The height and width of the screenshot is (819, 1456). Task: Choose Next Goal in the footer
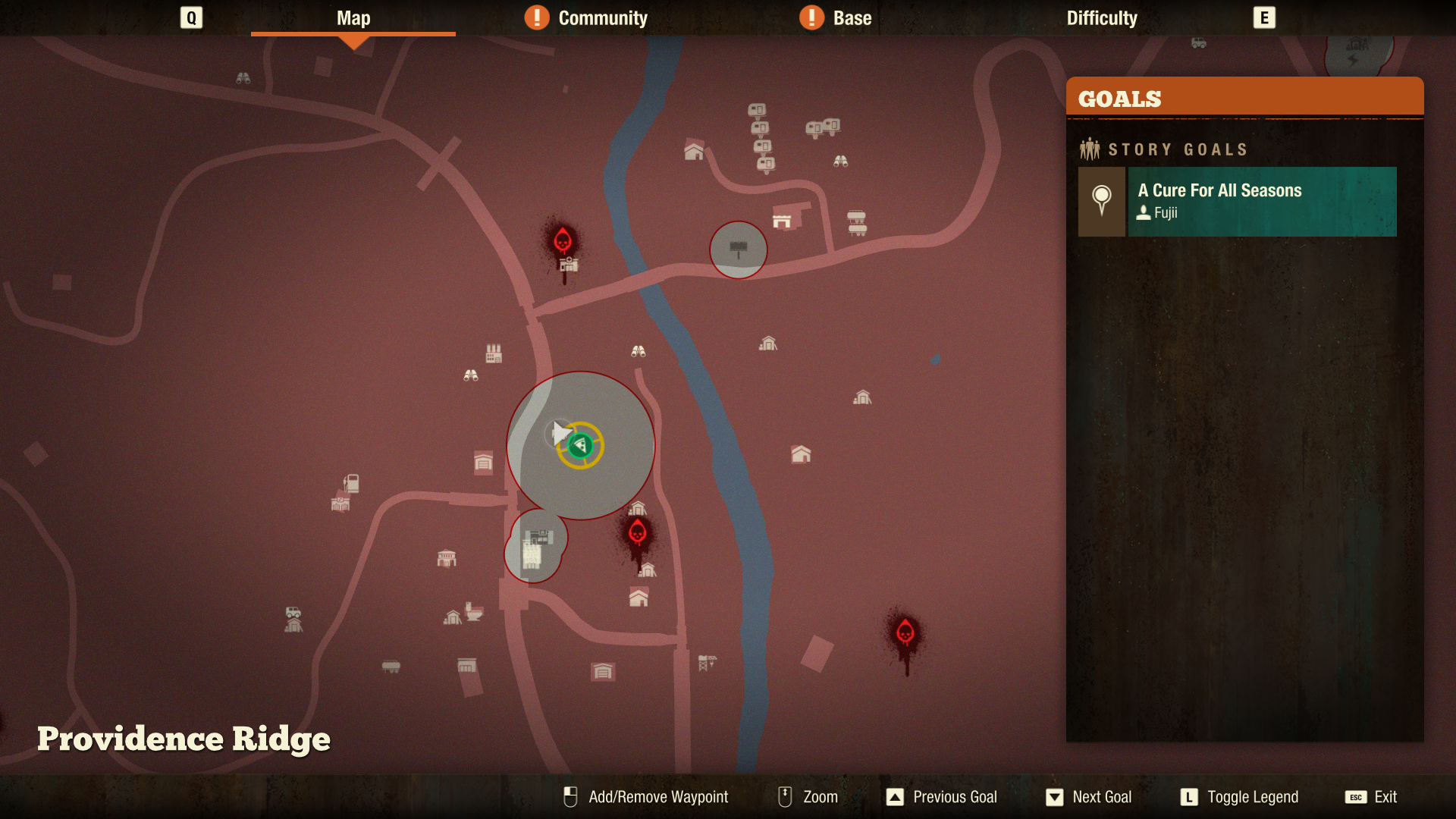[x=1101, y=797]
